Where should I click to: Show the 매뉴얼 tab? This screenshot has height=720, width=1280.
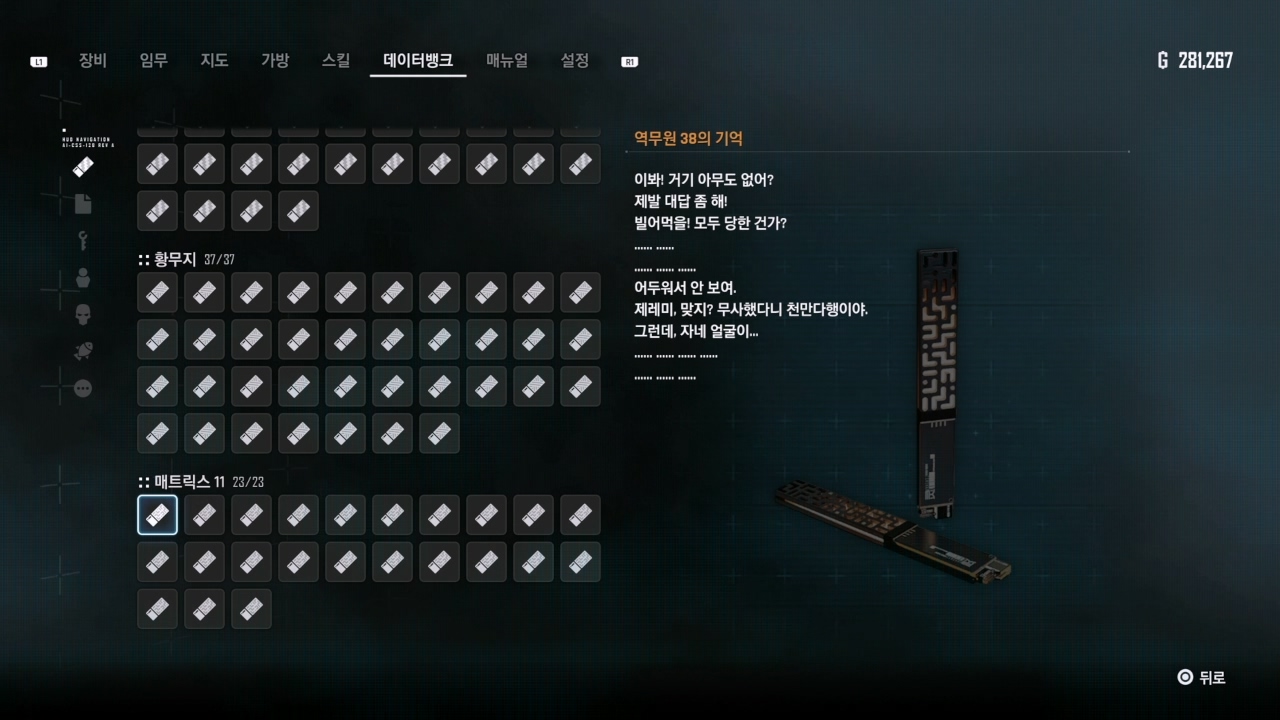click(507, 60)
